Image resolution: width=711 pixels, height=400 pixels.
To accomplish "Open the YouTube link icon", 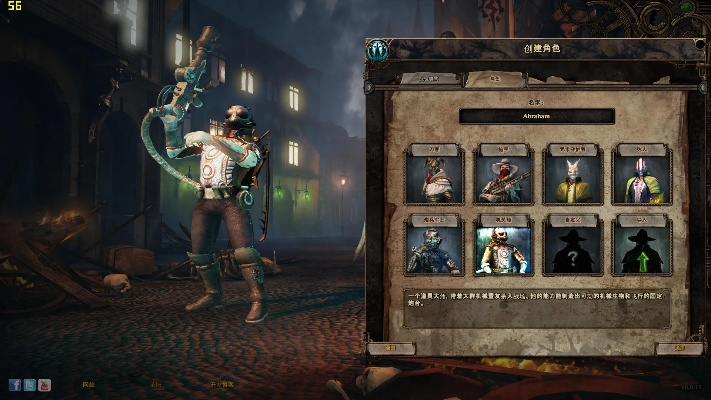I will pyautogui.click(x=45, y=384).
